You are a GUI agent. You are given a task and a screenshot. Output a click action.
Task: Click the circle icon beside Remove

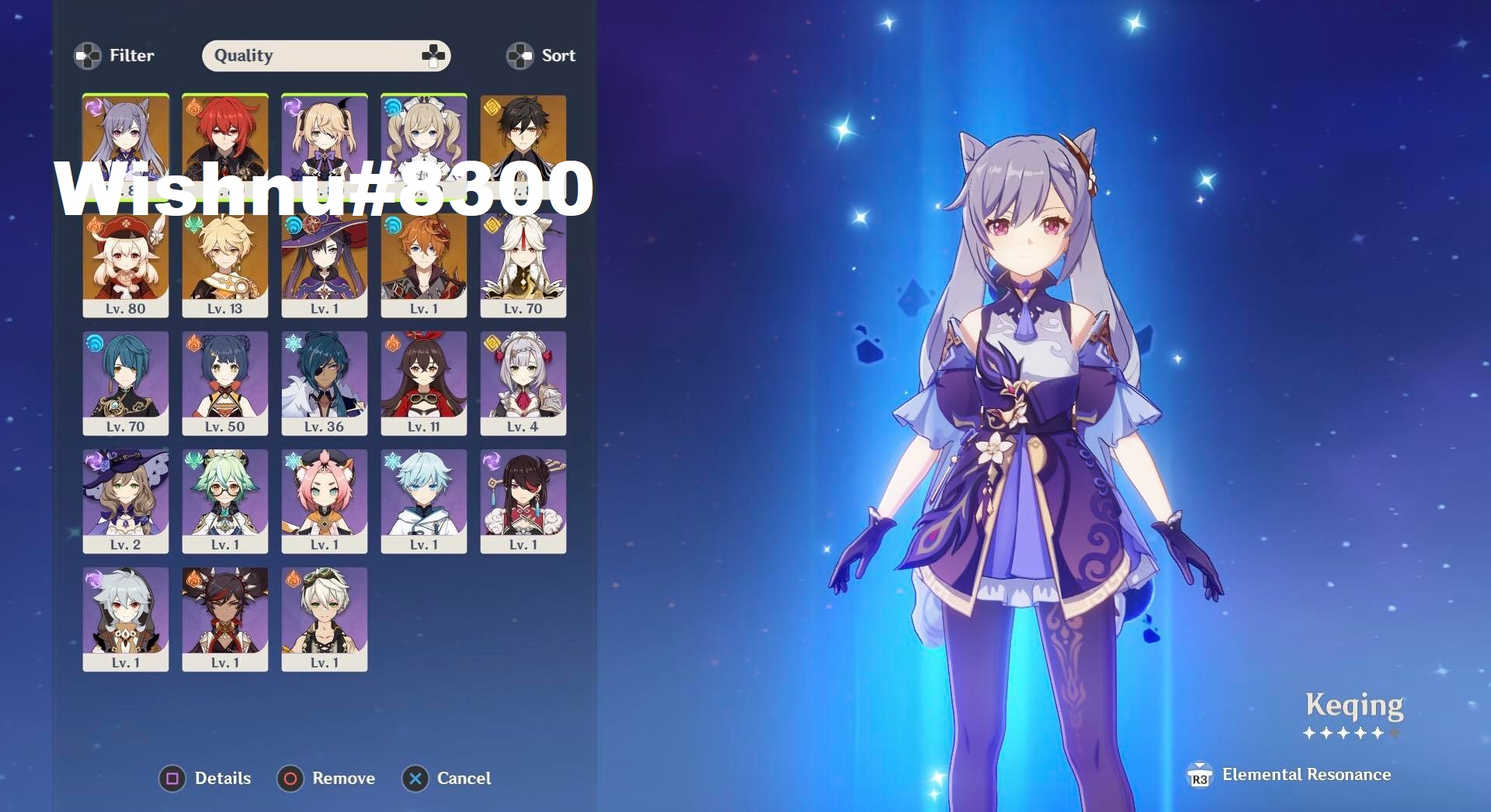point(290,779)
